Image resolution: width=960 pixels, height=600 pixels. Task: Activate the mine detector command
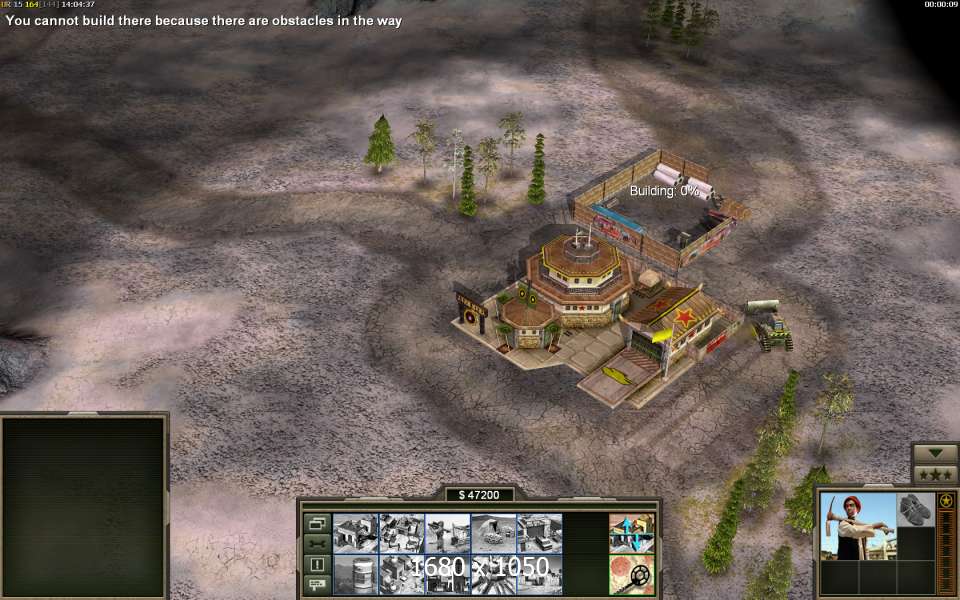point(631,575)
